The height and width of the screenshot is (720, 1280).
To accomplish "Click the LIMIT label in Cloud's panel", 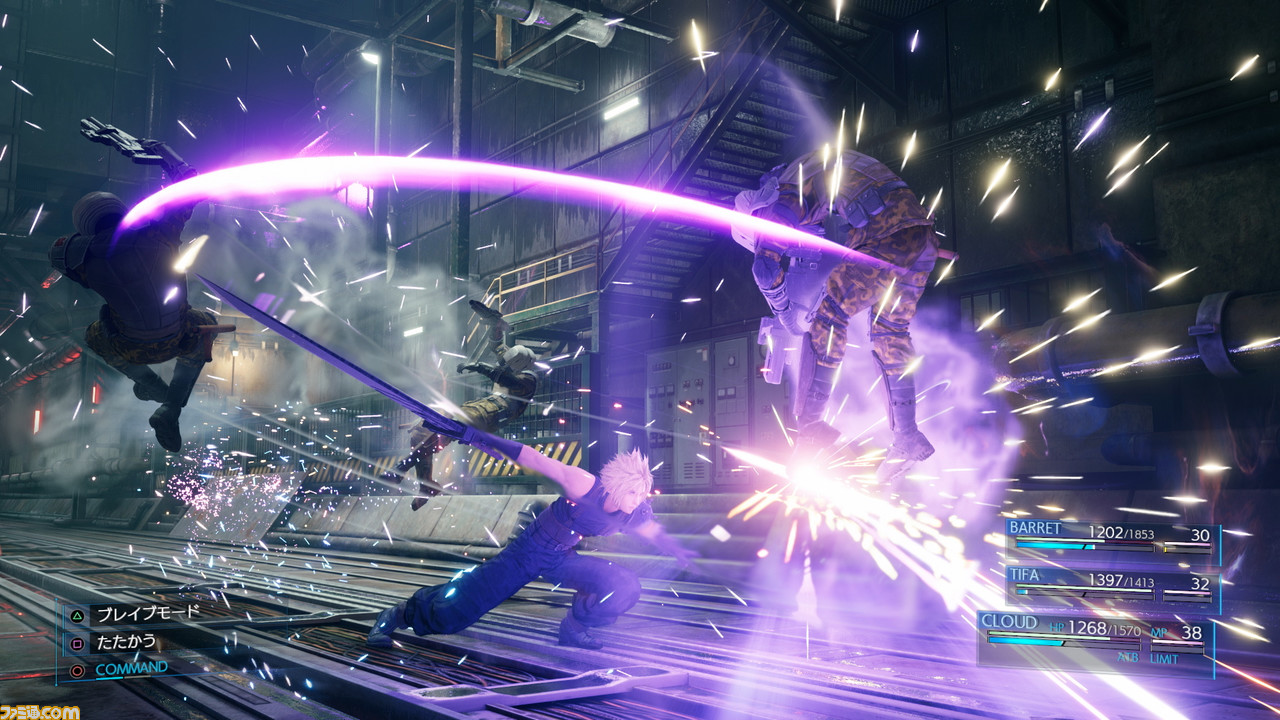I will click(x=1164, y=658).
